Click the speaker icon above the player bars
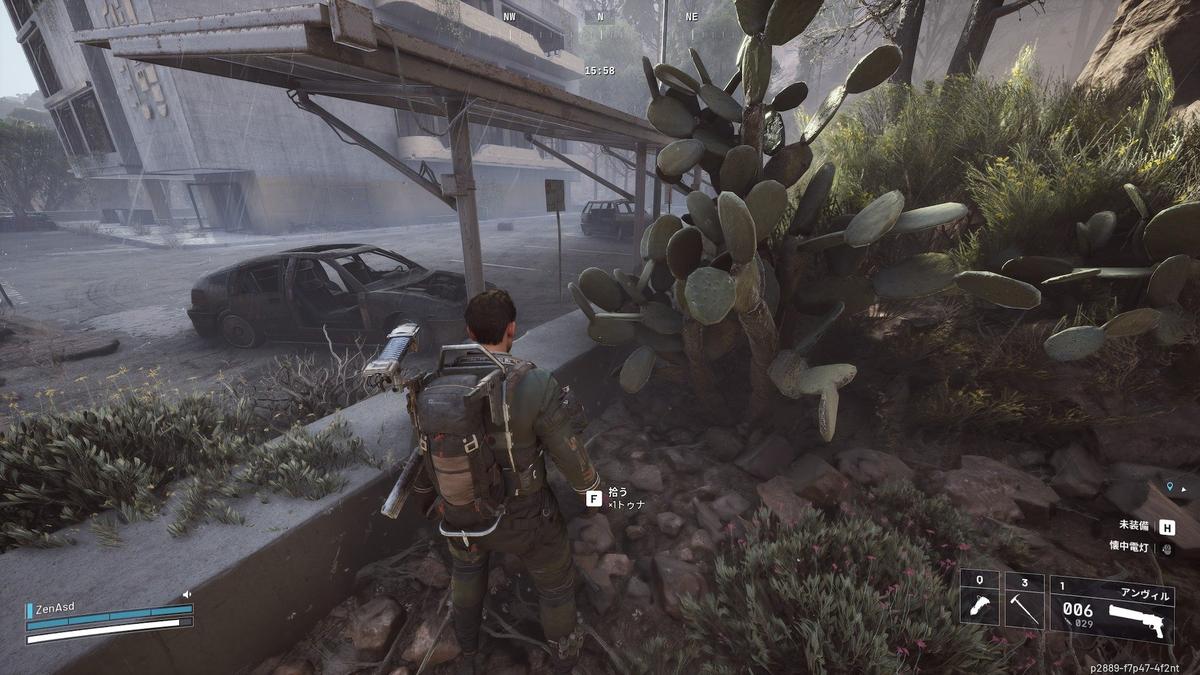Viewport: 1200px width, 675px height. click(186, 594)
